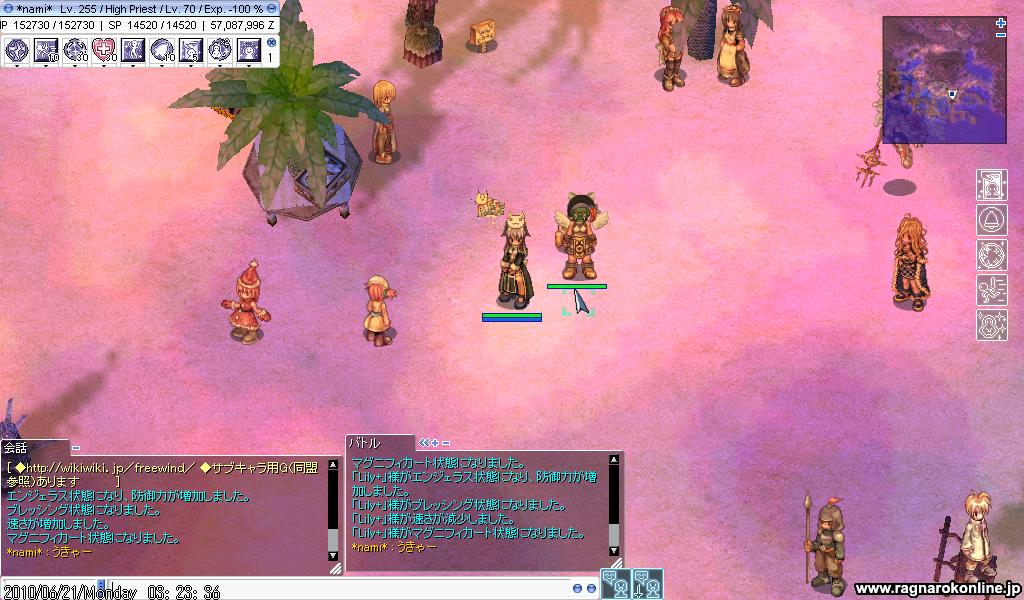Screen dimensions: 1024x600
Task: Click the bell status buff icon
Action: 991,220
